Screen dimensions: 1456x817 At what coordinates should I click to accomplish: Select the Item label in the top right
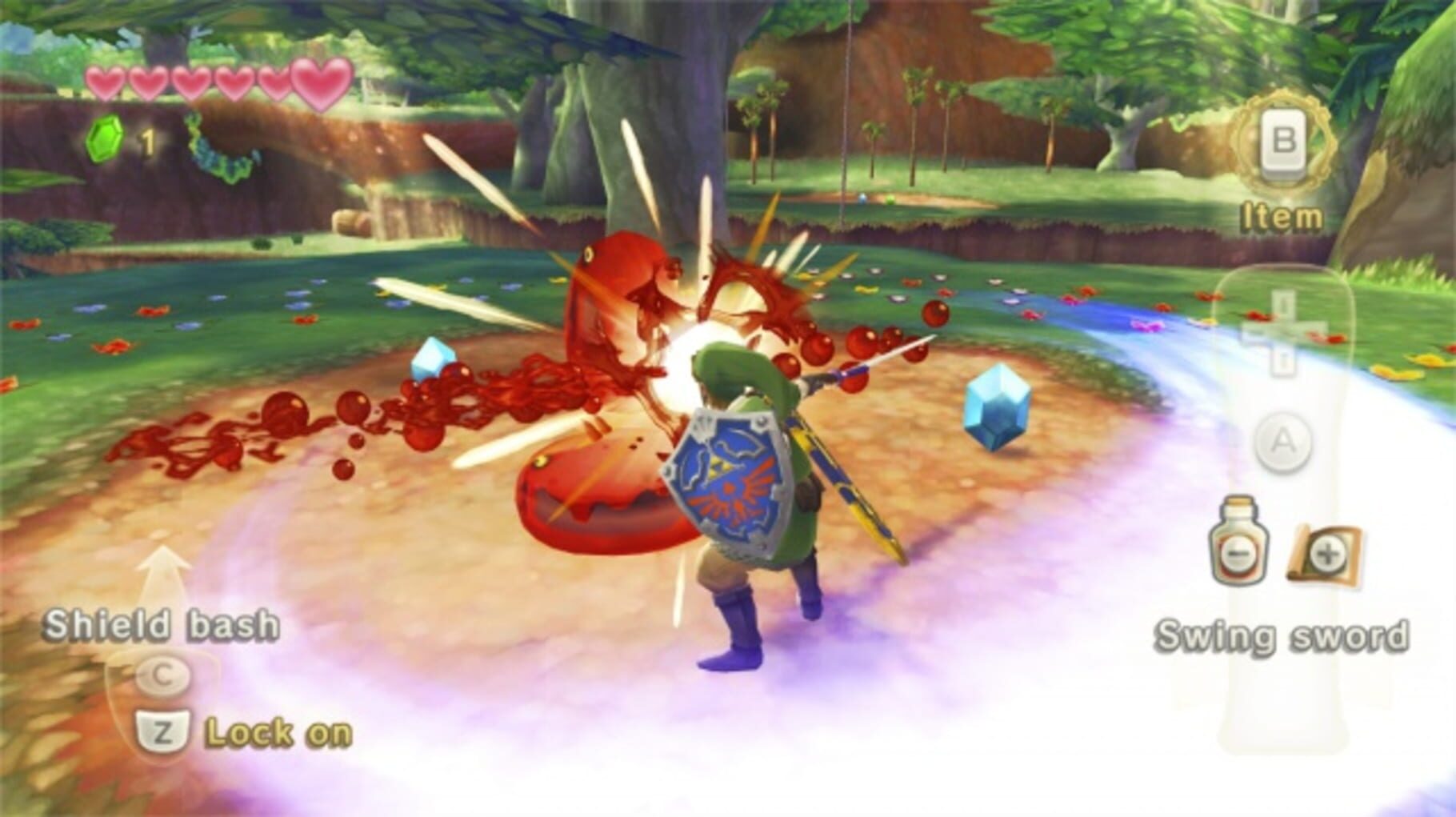tap(1280, 213)
